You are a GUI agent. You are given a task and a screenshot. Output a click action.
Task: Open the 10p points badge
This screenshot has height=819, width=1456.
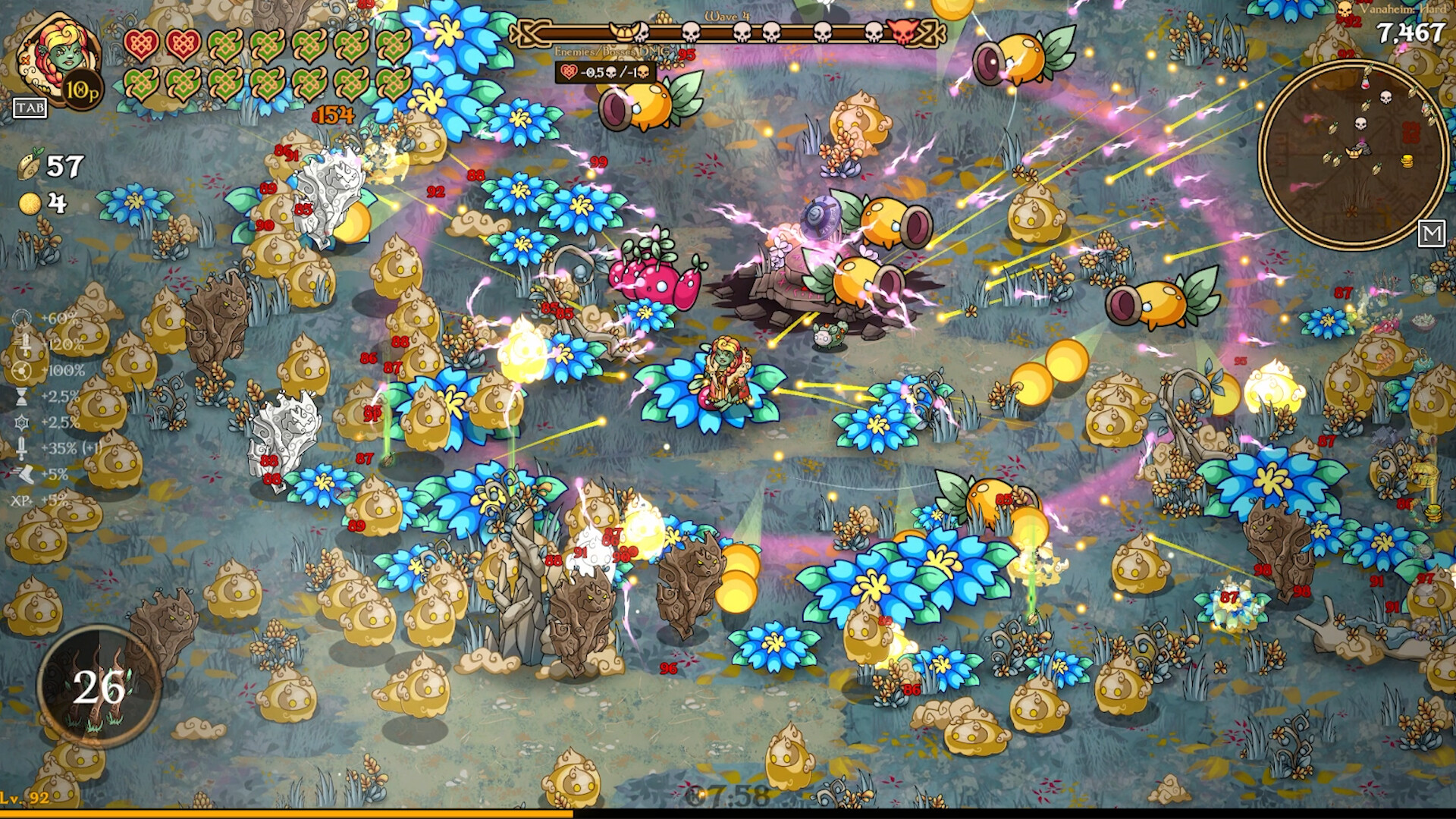[83, 91]
